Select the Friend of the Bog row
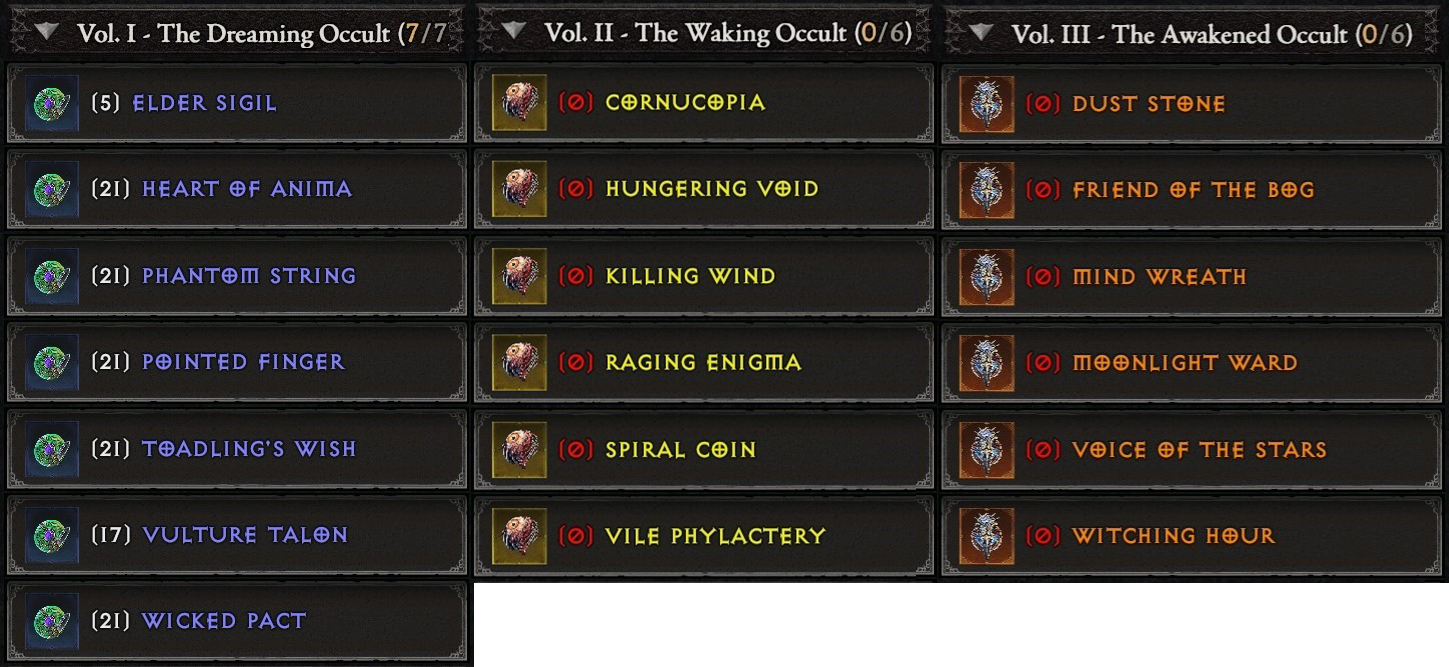Image resolution: width=1449 pixels, height=667 pixels. tap(1190, 190)
